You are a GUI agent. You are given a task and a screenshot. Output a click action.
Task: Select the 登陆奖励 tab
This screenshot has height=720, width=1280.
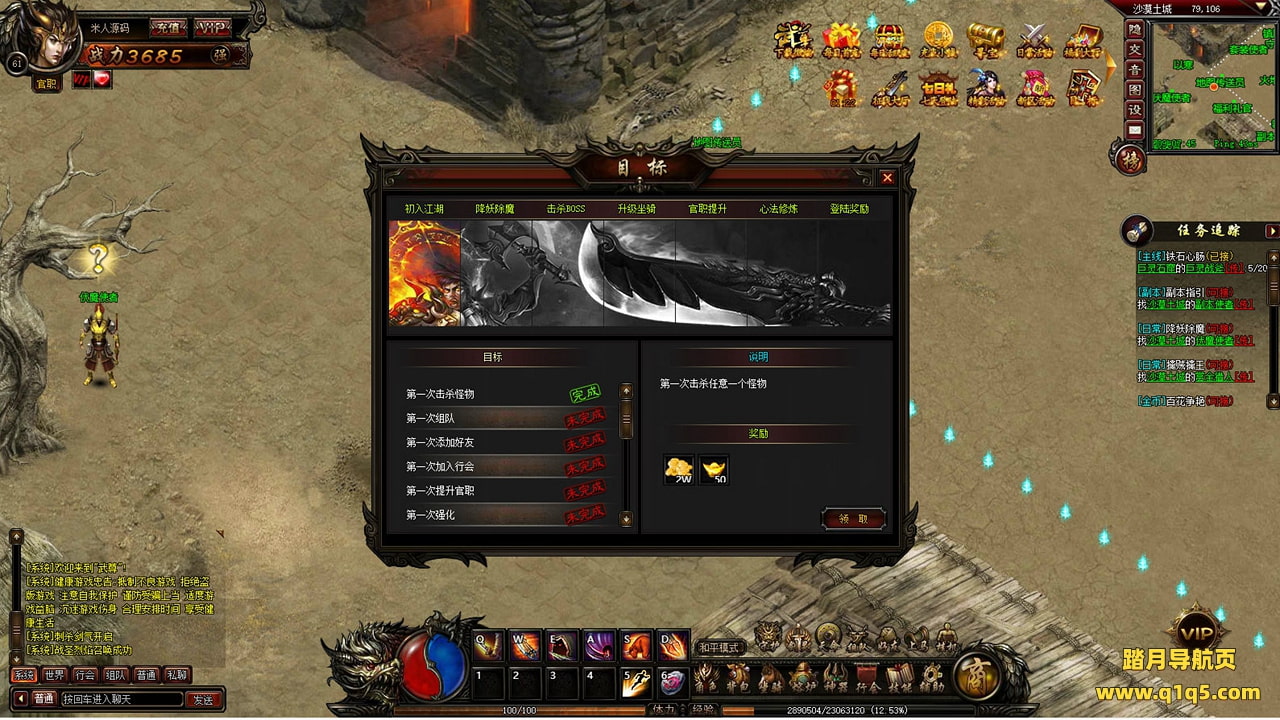[x=849, y=209]
